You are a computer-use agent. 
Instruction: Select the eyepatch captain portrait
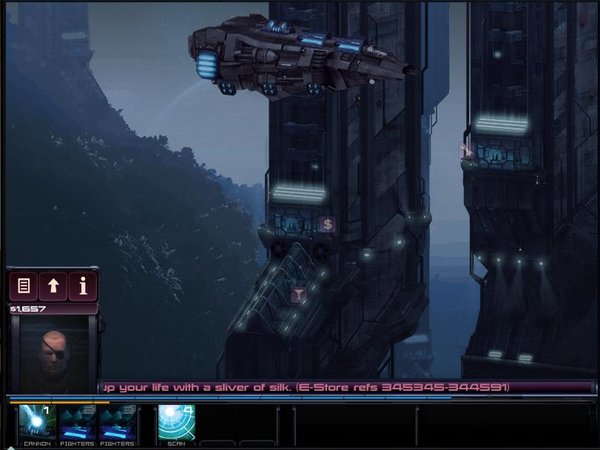[53, 357]
